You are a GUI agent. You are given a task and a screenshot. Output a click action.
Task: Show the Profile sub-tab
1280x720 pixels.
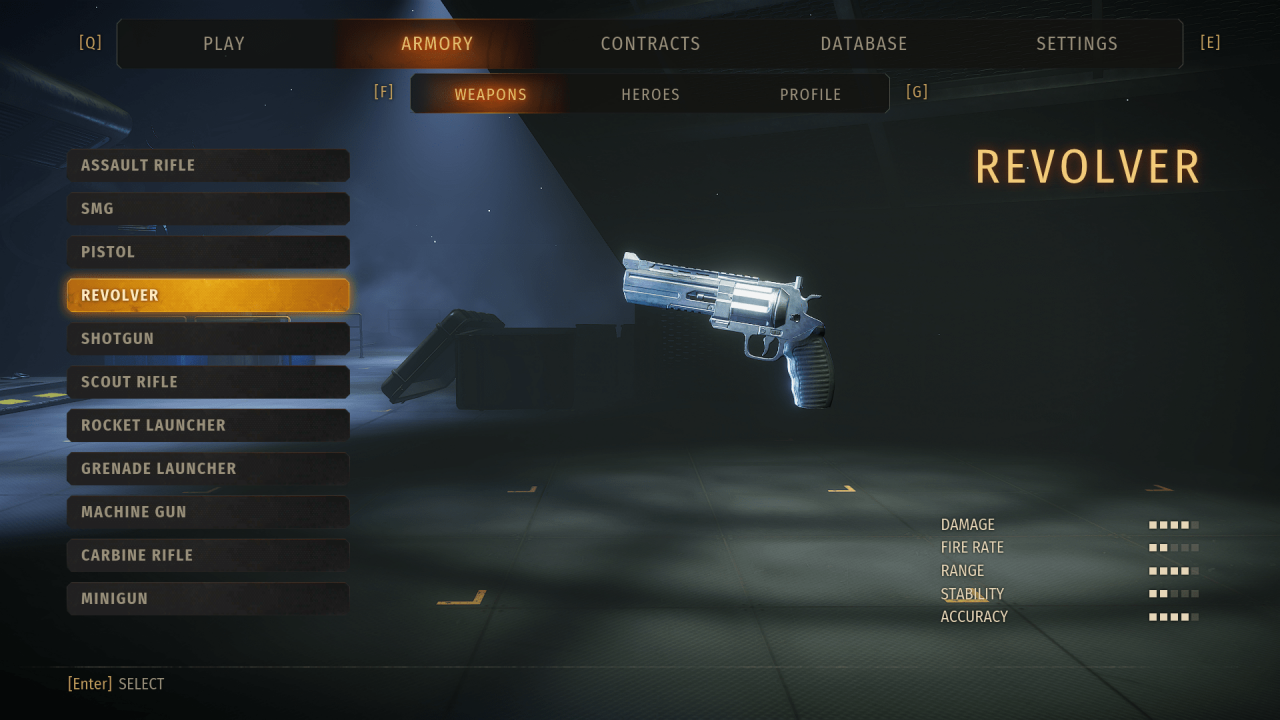pyautogui.click(x=810, y=94)
